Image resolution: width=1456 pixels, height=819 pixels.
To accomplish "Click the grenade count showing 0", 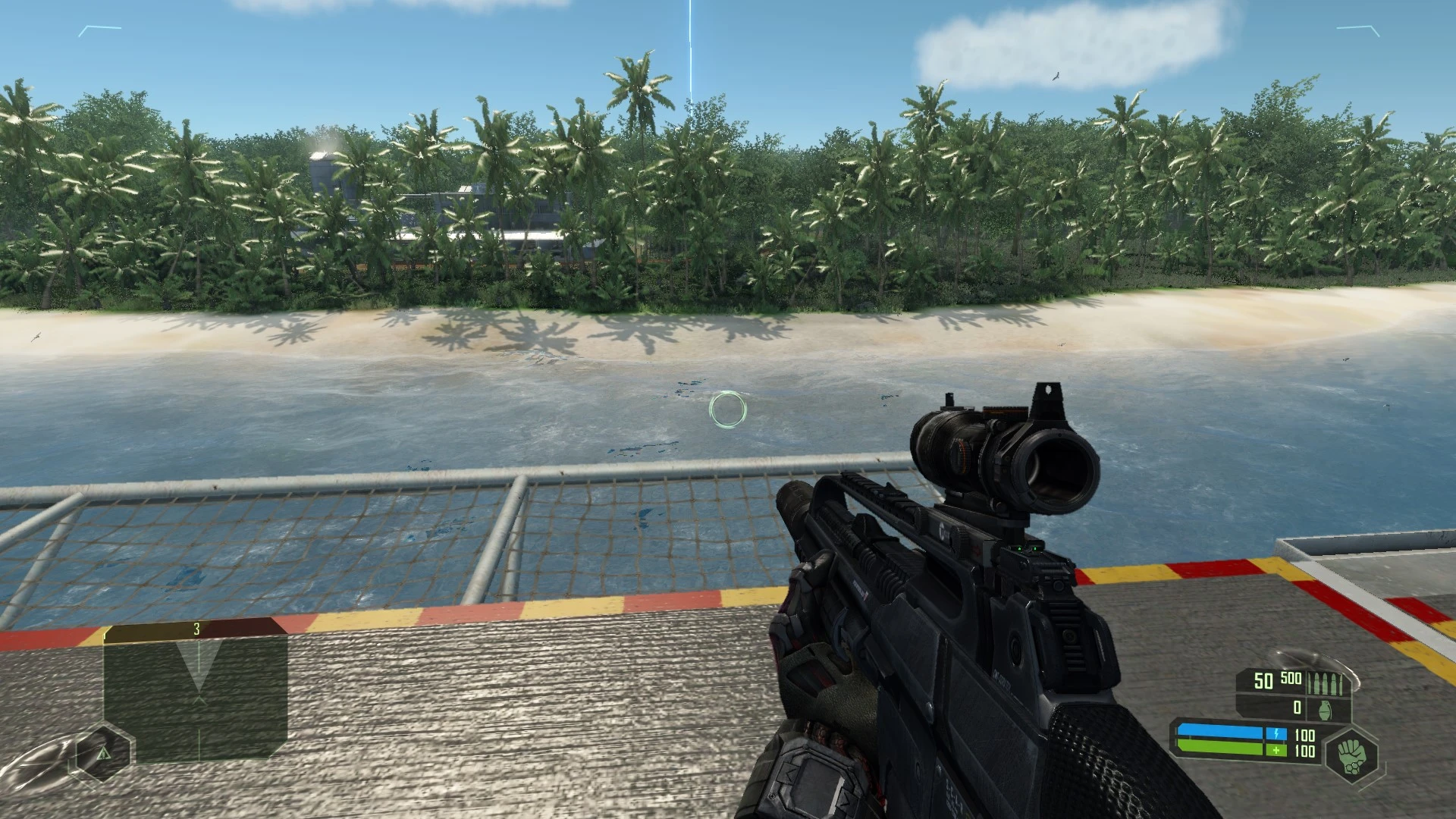I will point(1296,708).
